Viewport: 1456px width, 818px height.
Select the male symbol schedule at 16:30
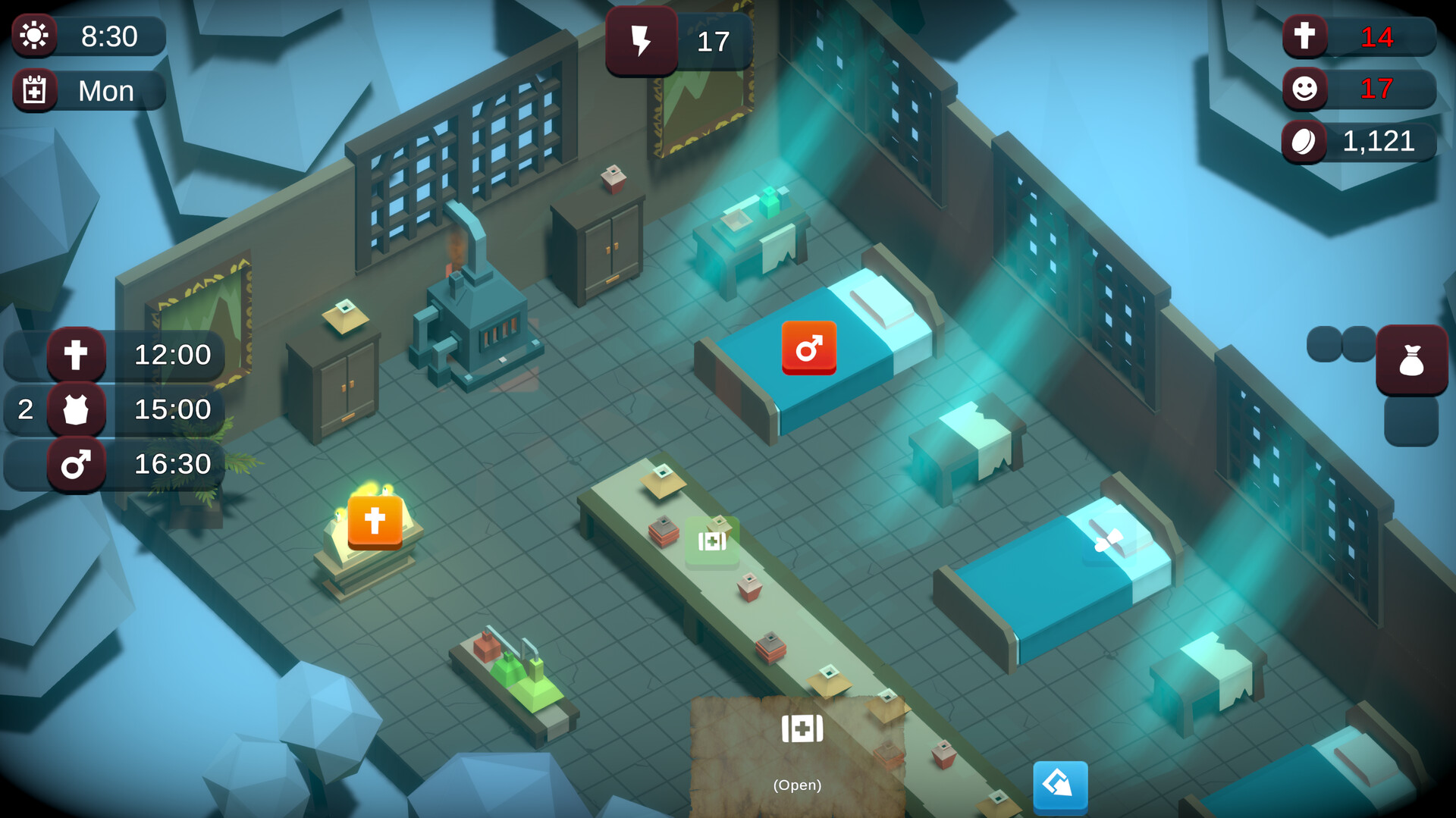(x=76, y=465)
